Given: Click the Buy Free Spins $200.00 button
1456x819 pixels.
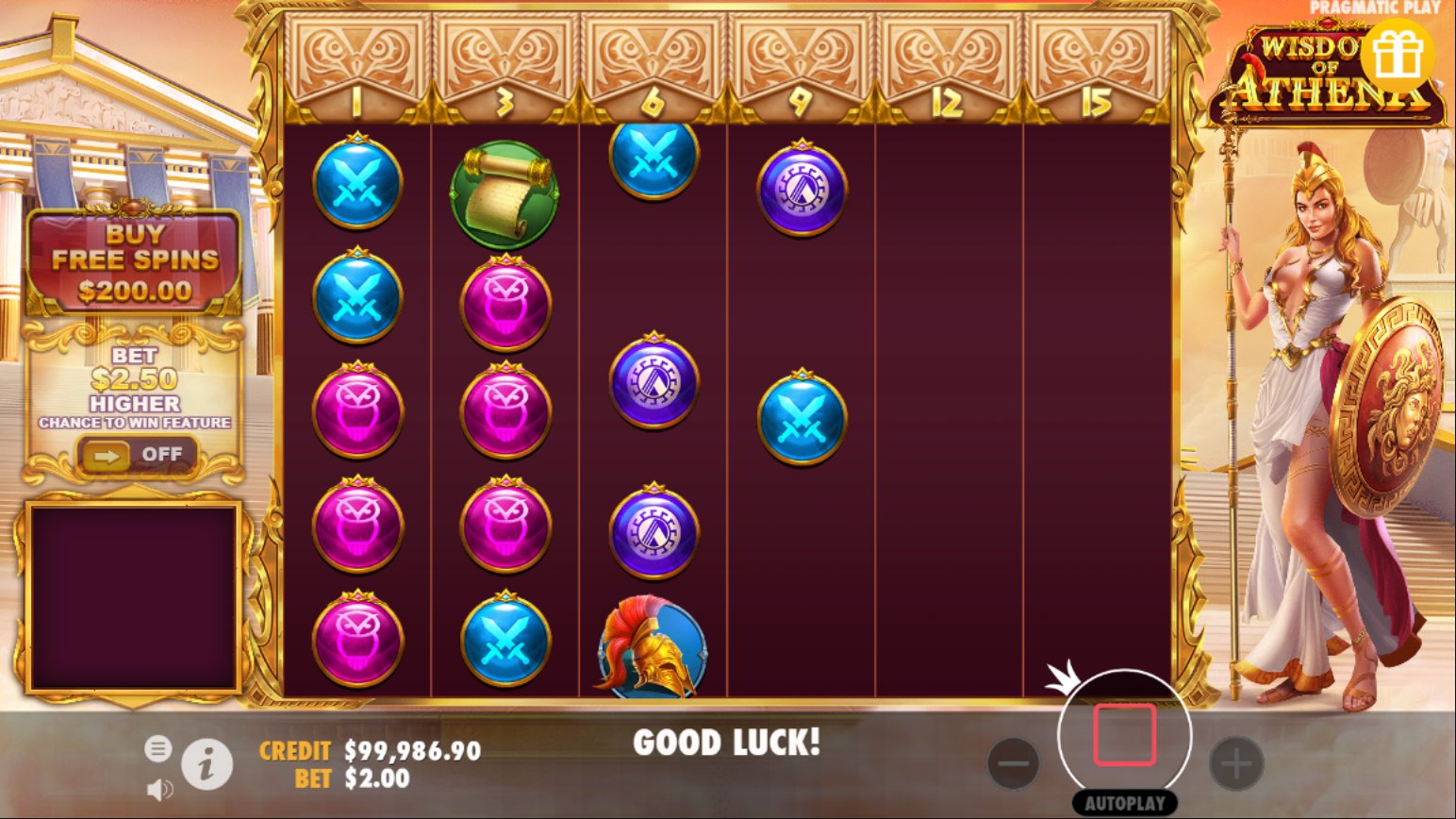Looking at the screenshot, I should (136, 259).
